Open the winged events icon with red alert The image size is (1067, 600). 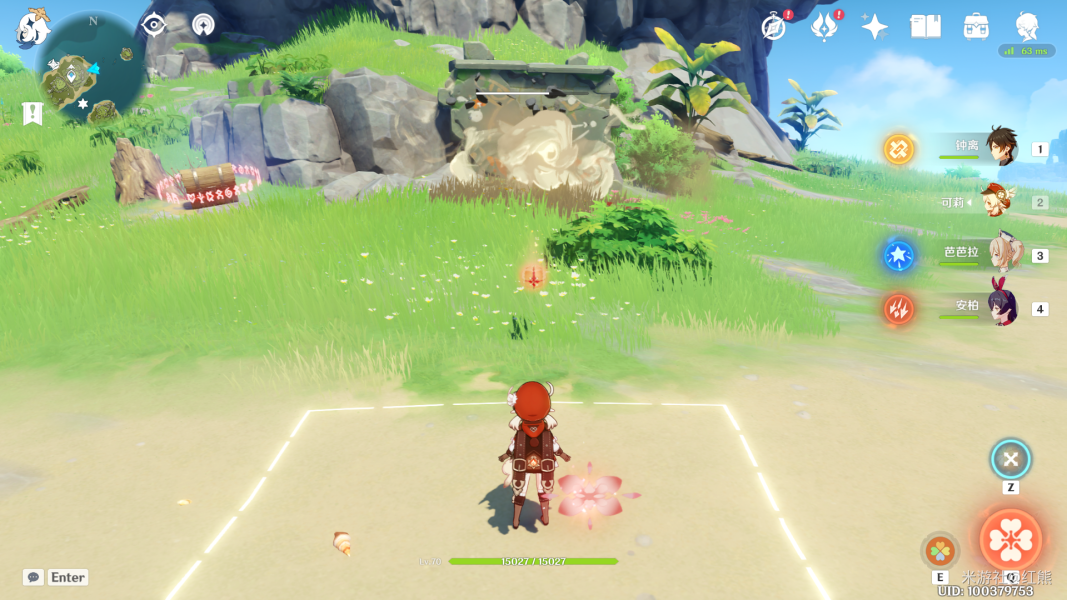click(824, 27)
